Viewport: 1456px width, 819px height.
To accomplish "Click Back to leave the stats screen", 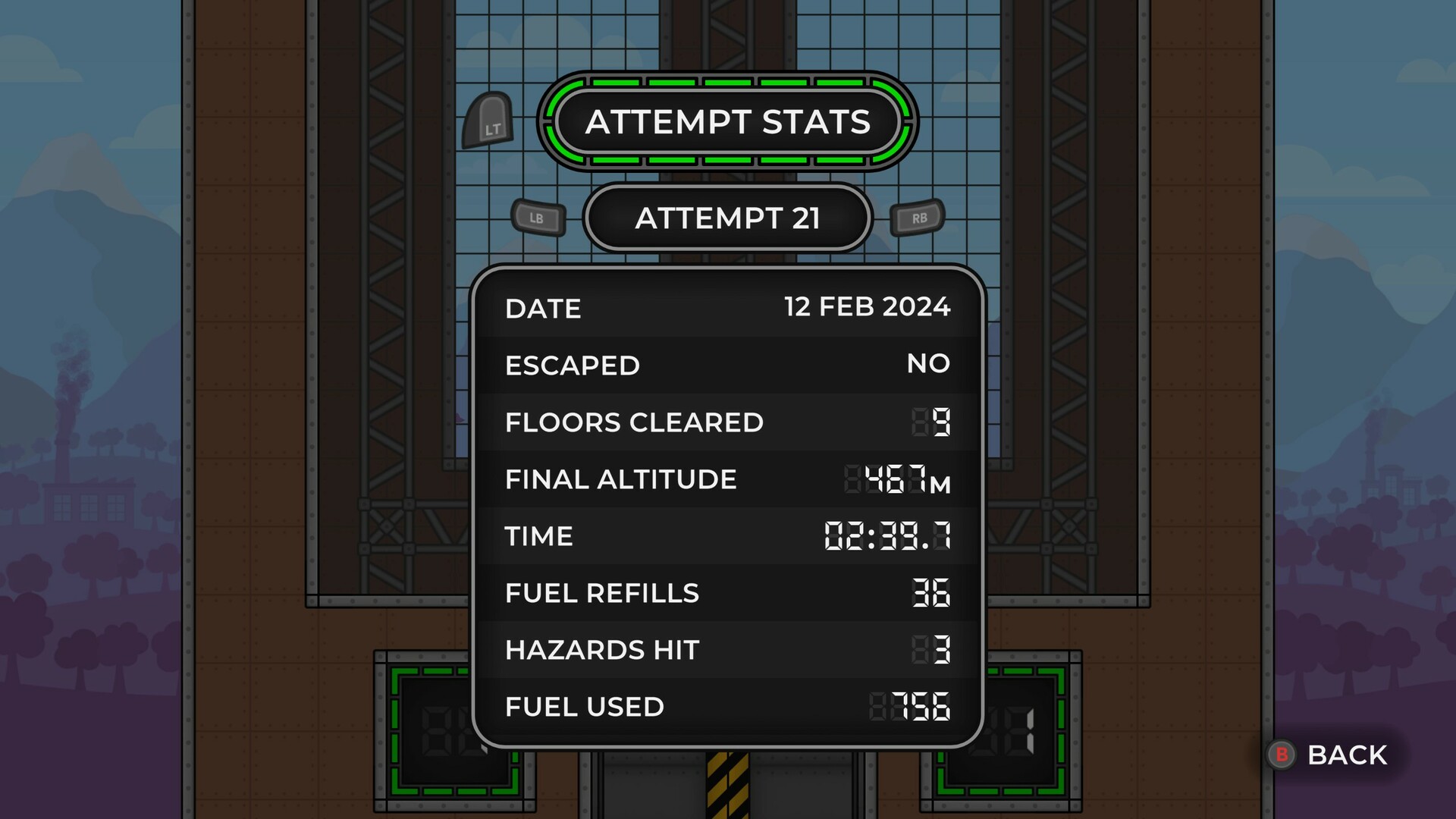I will point(1346,755).
